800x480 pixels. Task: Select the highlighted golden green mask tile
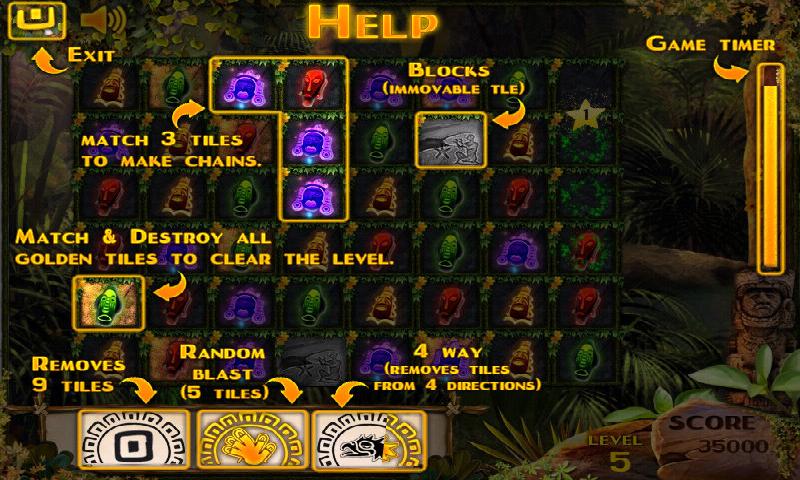click(109, 301)
